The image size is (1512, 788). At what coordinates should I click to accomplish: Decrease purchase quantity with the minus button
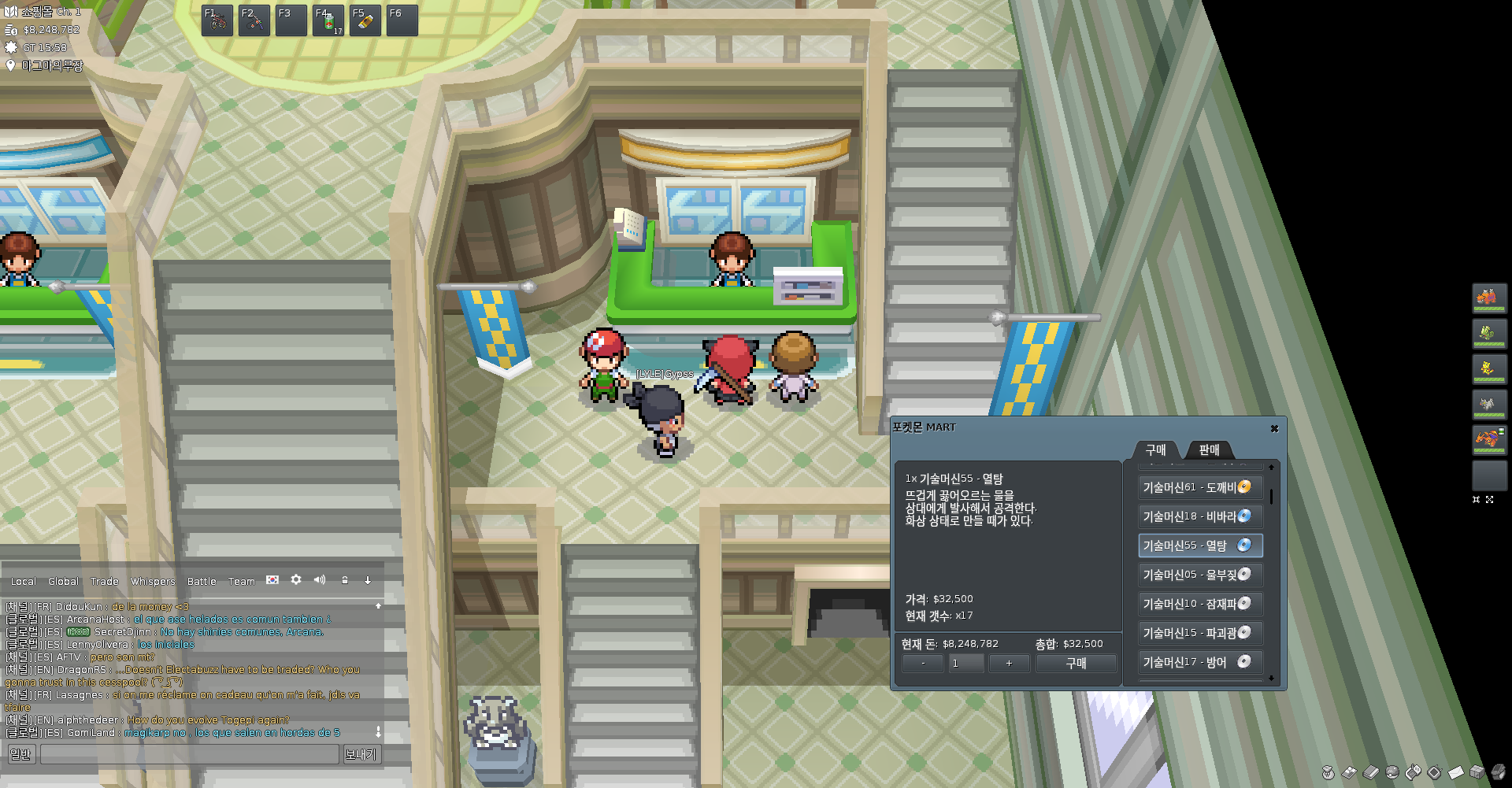923,664
